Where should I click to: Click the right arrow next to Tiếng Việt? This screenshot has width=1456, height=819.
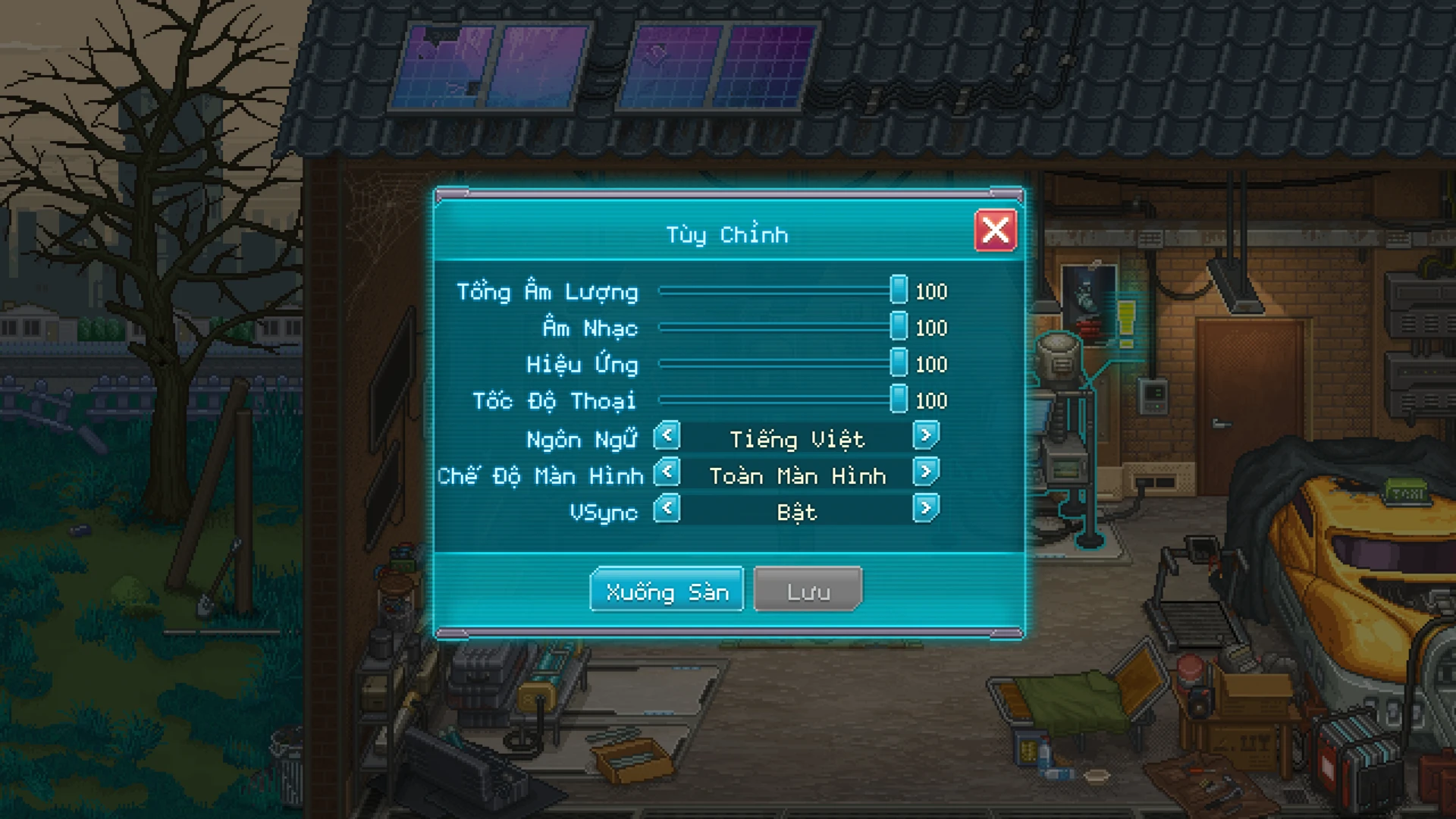point(927,437)
